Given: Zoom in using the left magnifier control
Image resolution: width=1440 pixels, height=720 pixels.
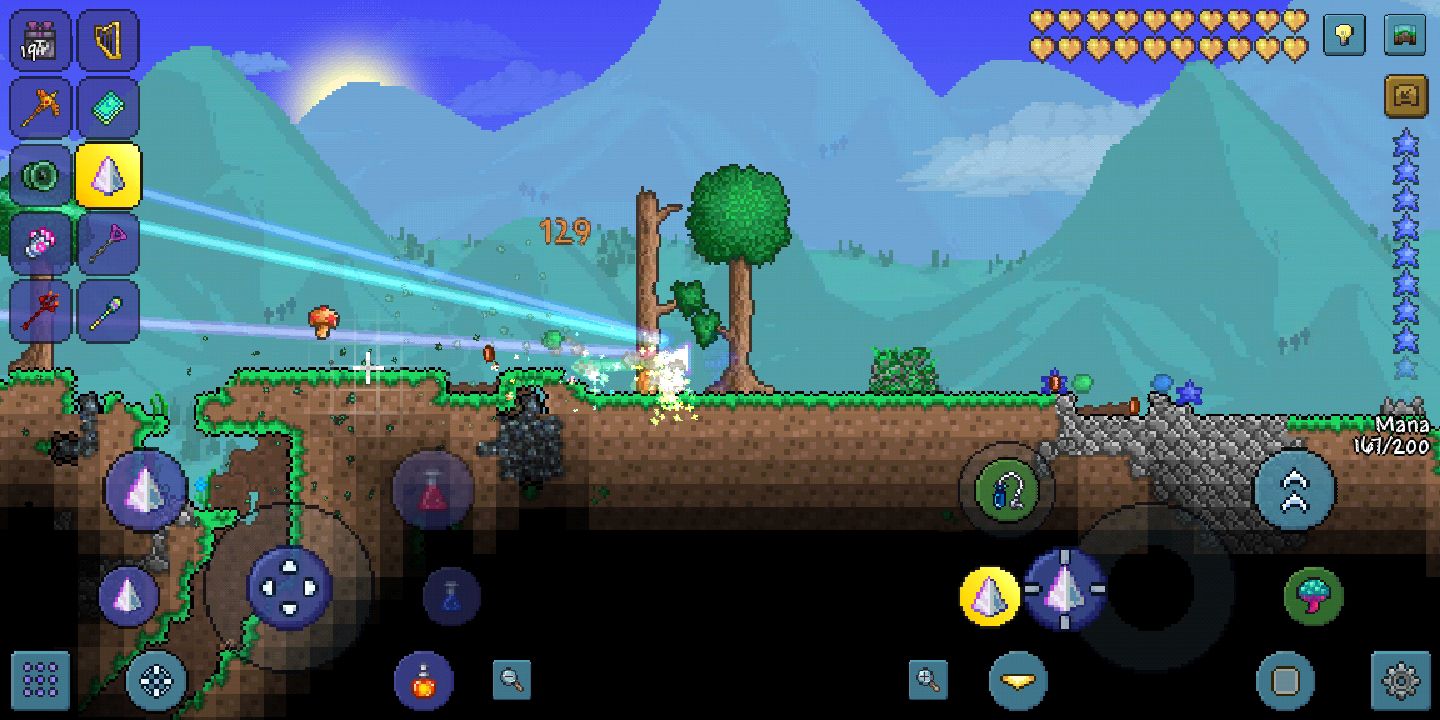Looking at the screenshot, I should point(511,681).
